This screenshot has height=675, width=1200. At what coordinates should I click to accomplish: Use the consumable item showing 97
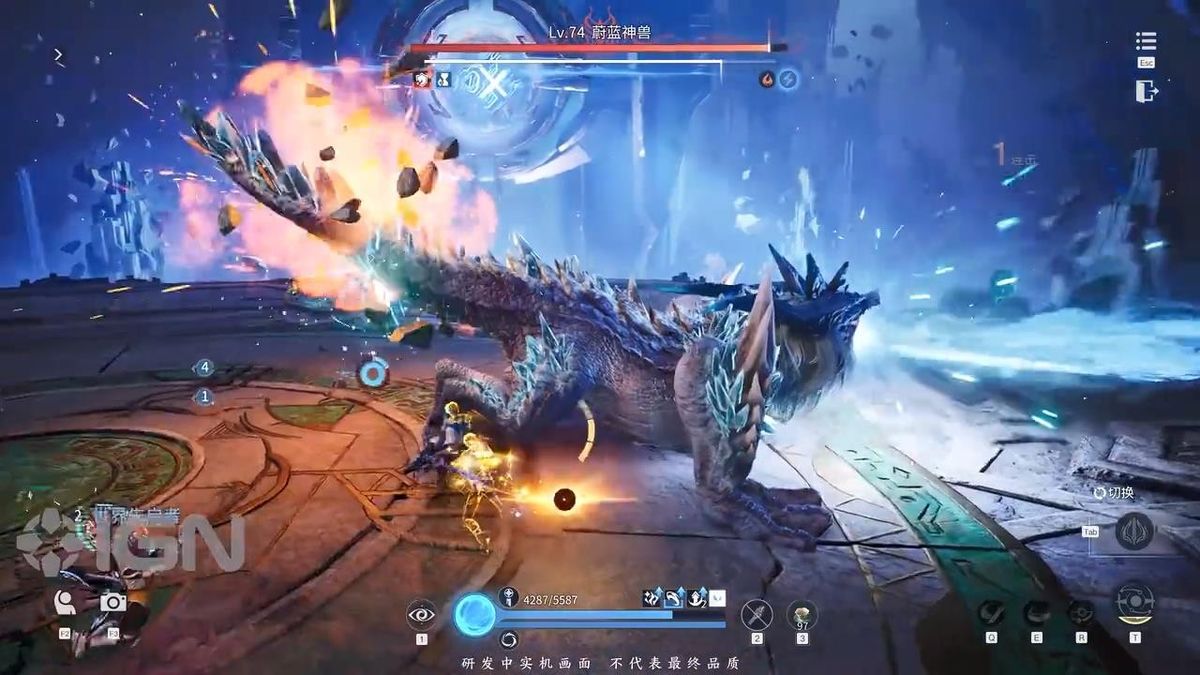[x=802, y=614]
